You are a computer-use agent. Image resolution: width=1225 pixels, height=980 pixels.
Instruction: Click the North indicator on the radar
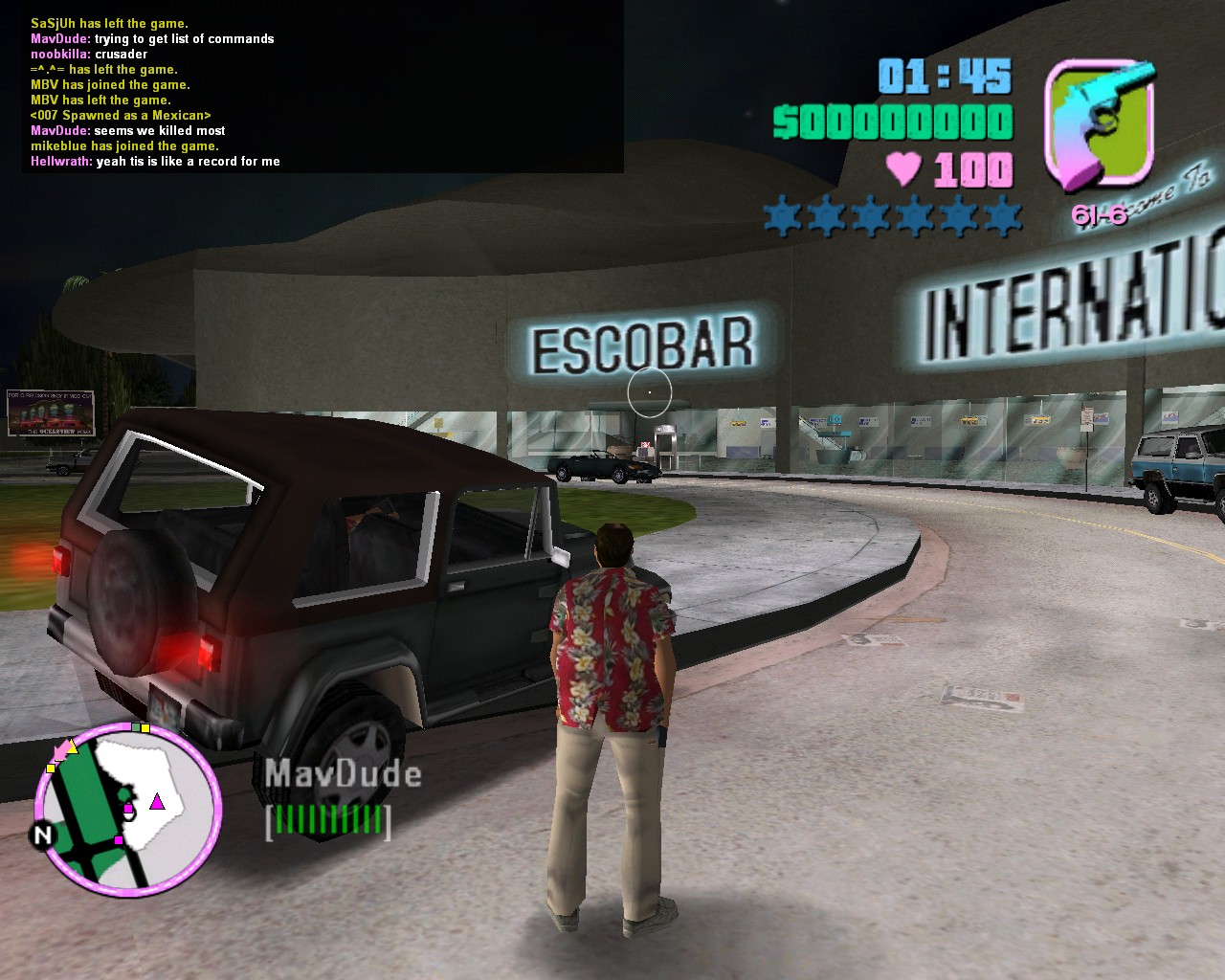click(x=42, y=835)
